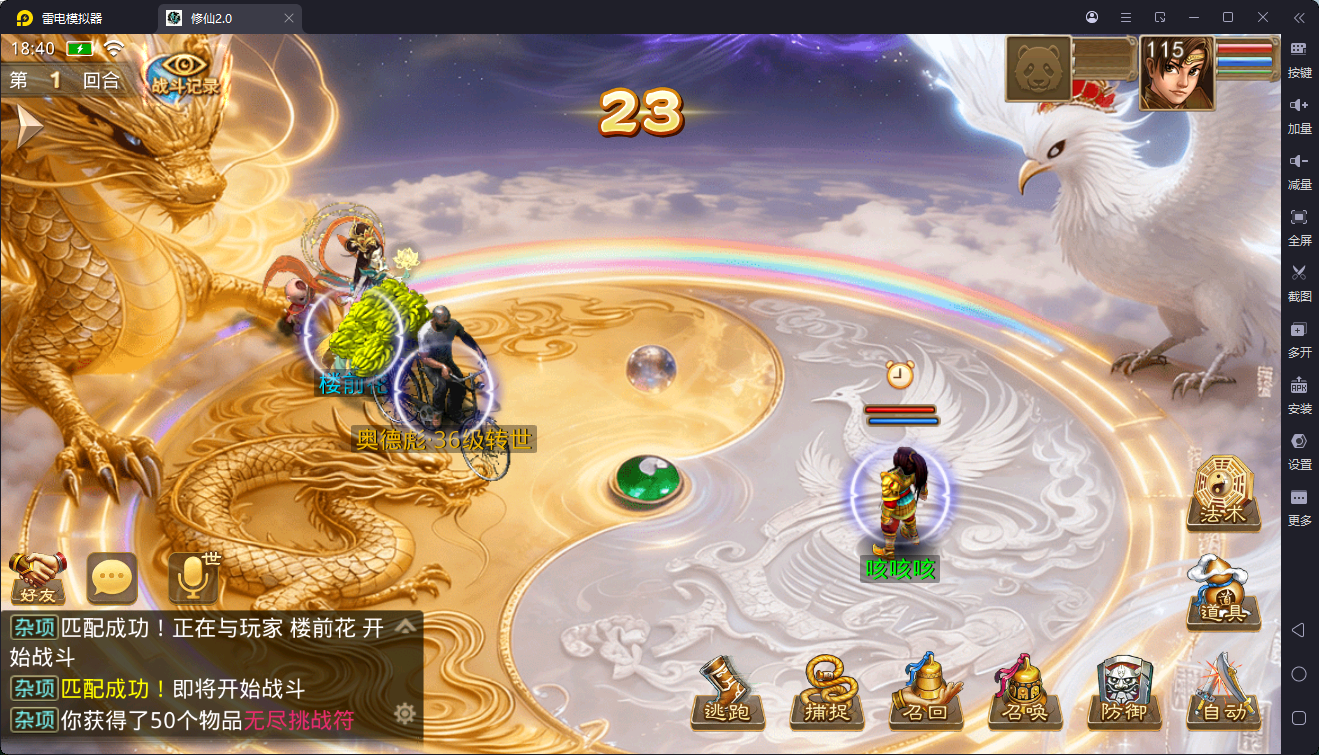Expand the left side arrow panel

[27, 127]
